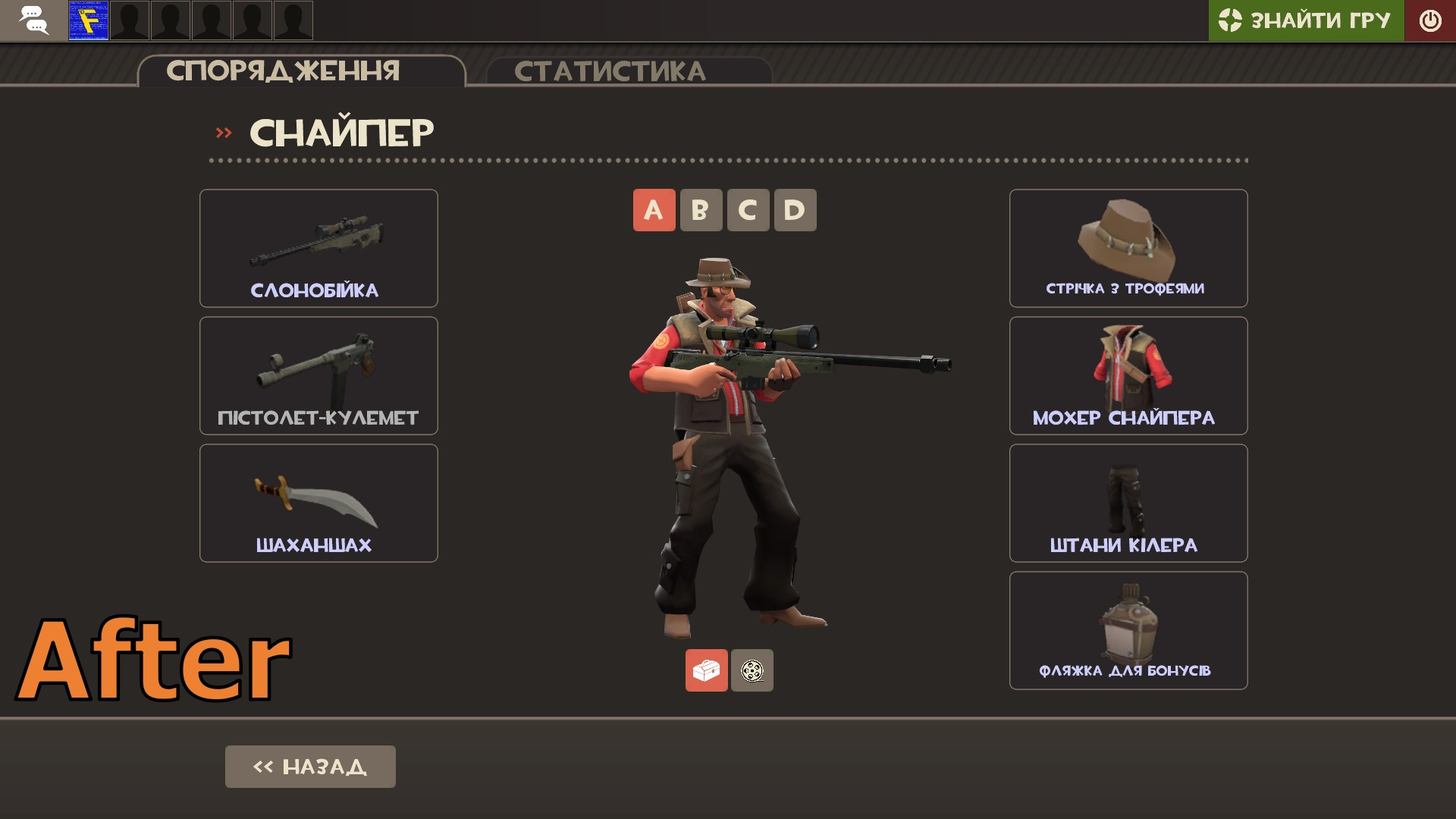Select the red toolbox icon under the Sniper

tap(706, 670)
